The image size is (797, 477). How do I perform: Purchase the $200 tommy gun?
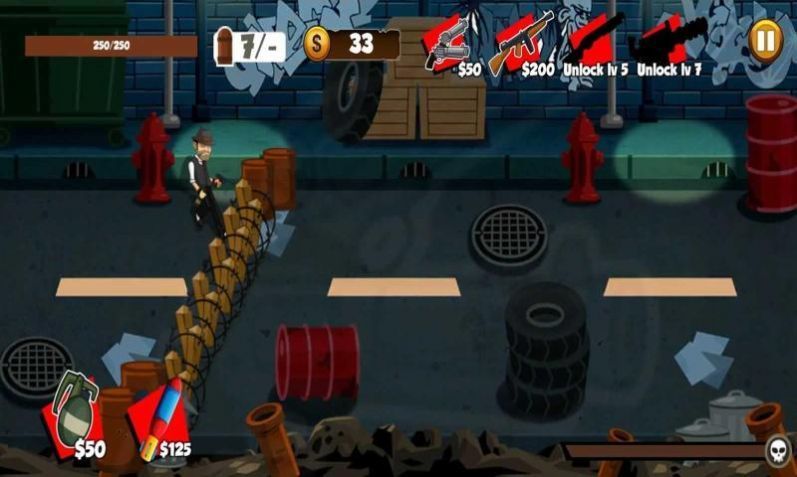[x=525, y=43]
